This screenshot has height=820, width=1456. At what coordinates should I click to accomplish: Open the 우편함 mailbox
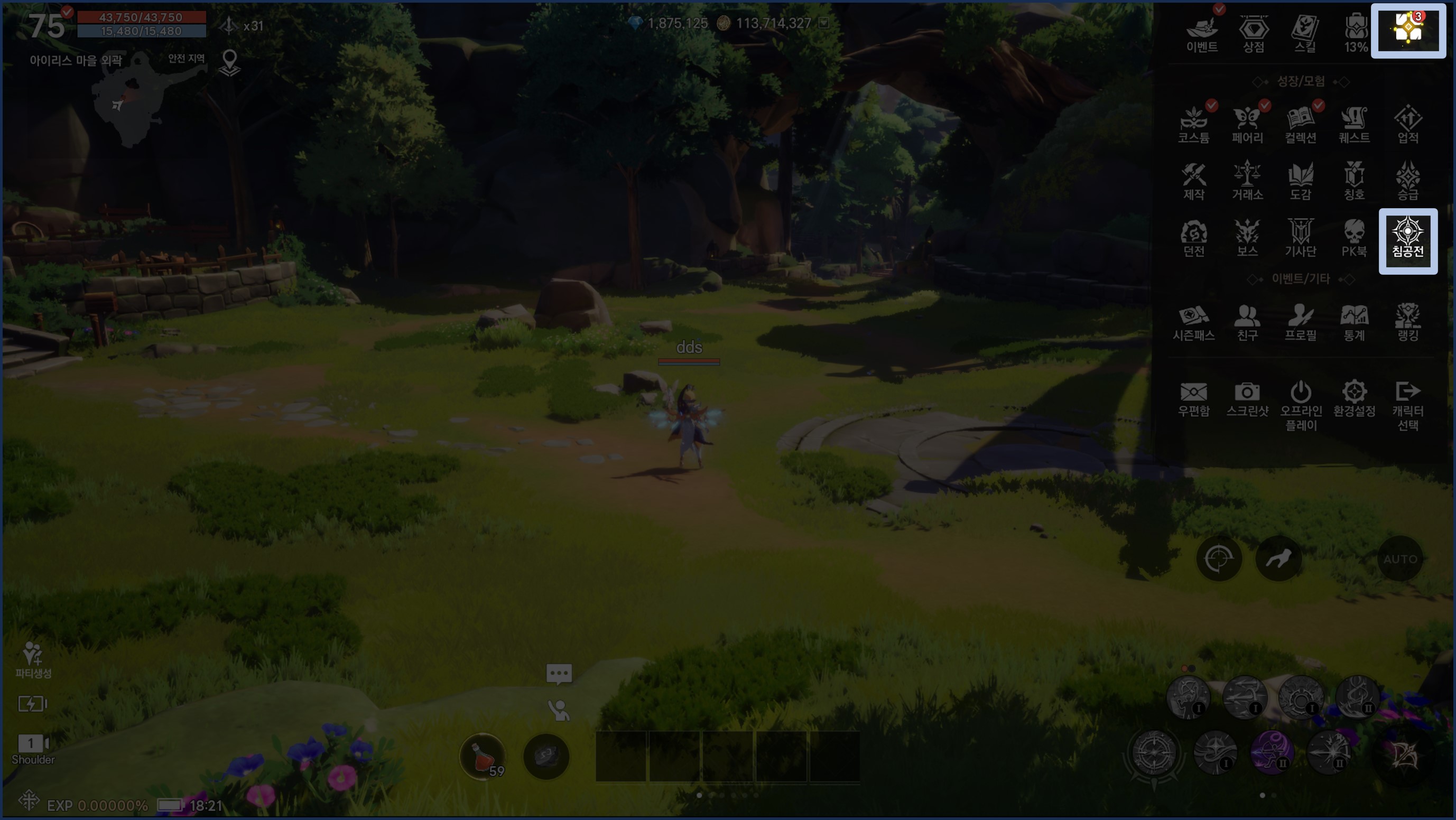[1193, 398]
